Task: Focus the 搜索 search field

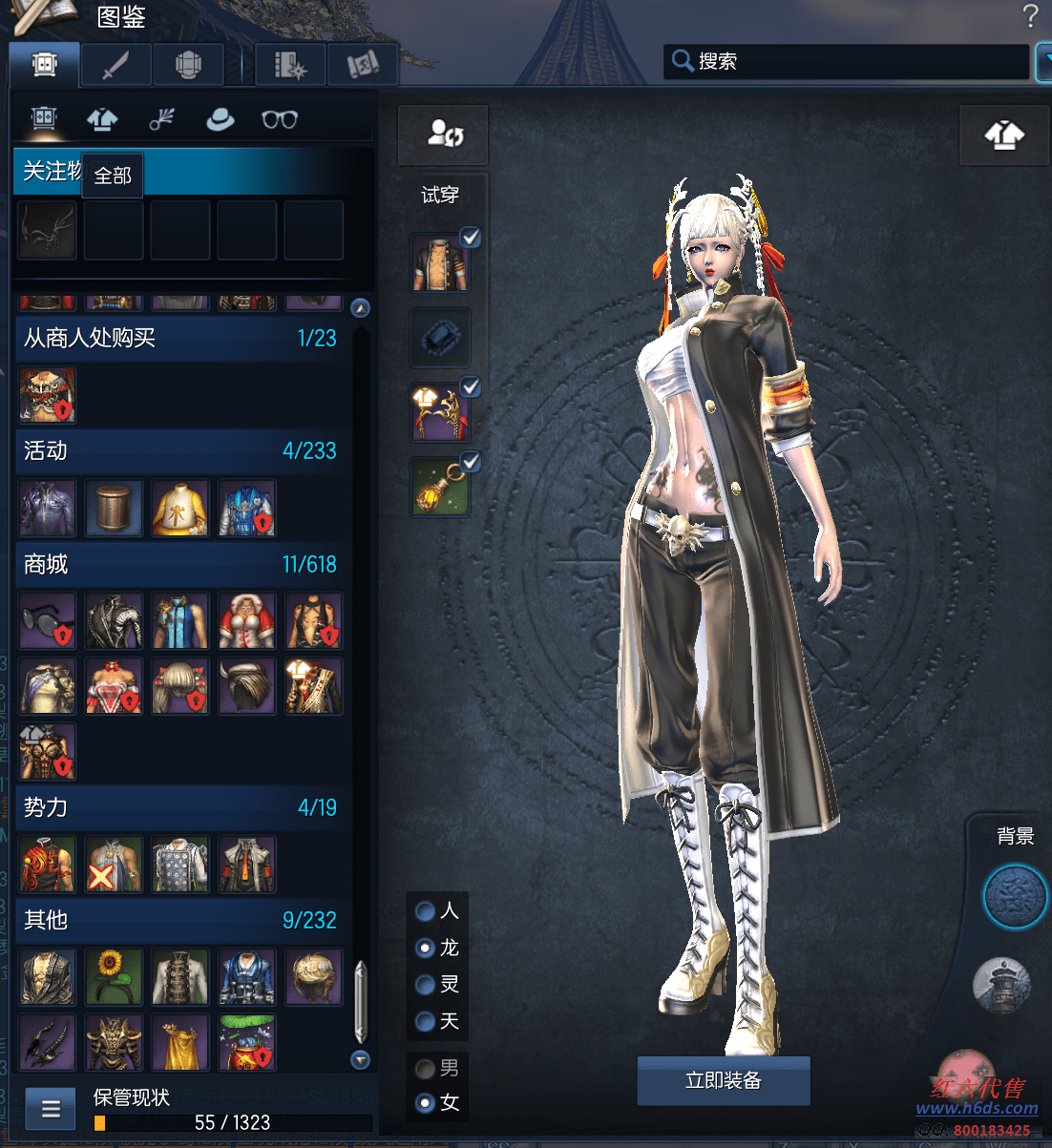Action: (850, 61)
